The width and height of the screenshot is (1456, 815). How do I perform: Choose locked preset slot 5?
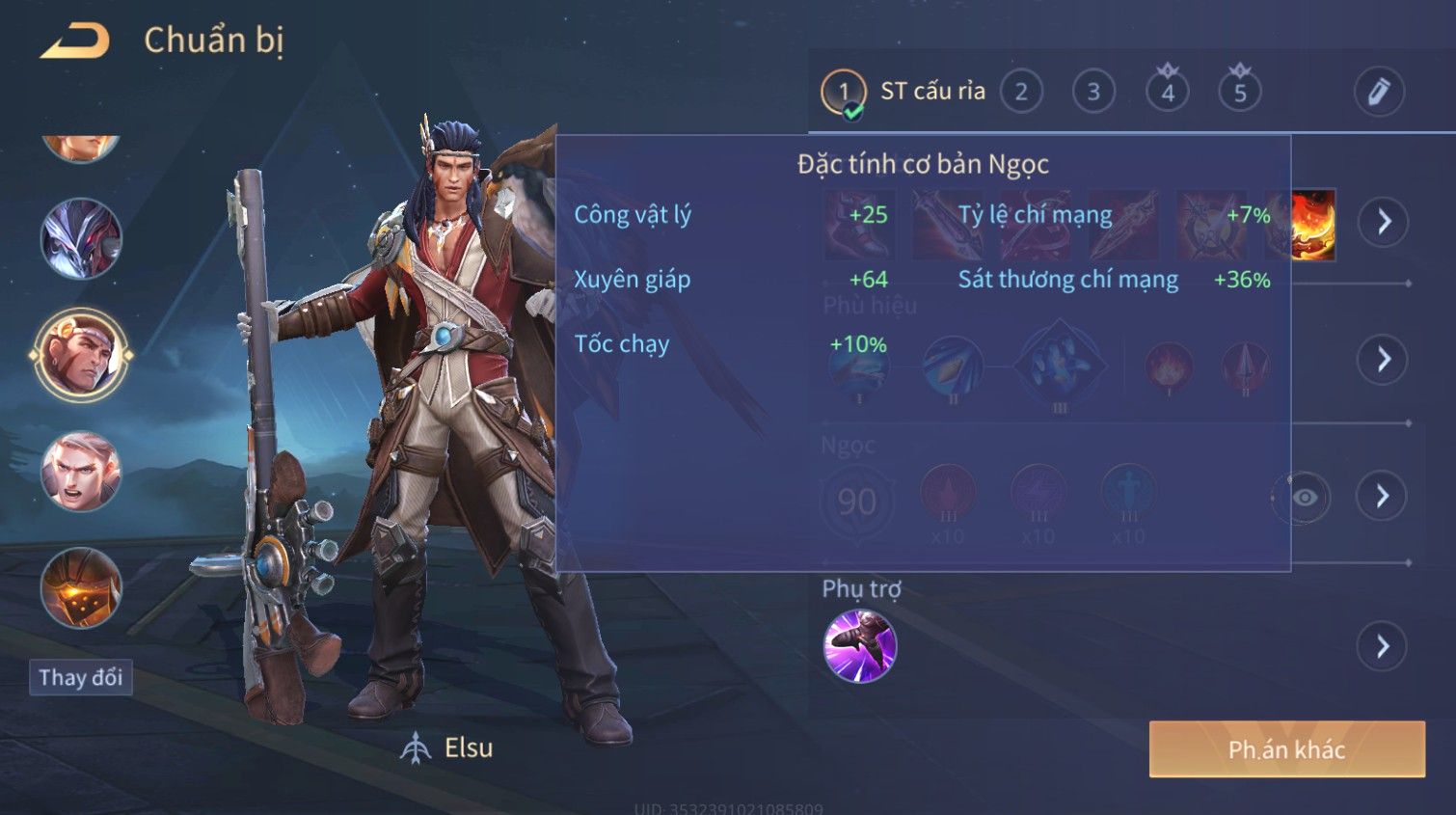click(1240, 92)
